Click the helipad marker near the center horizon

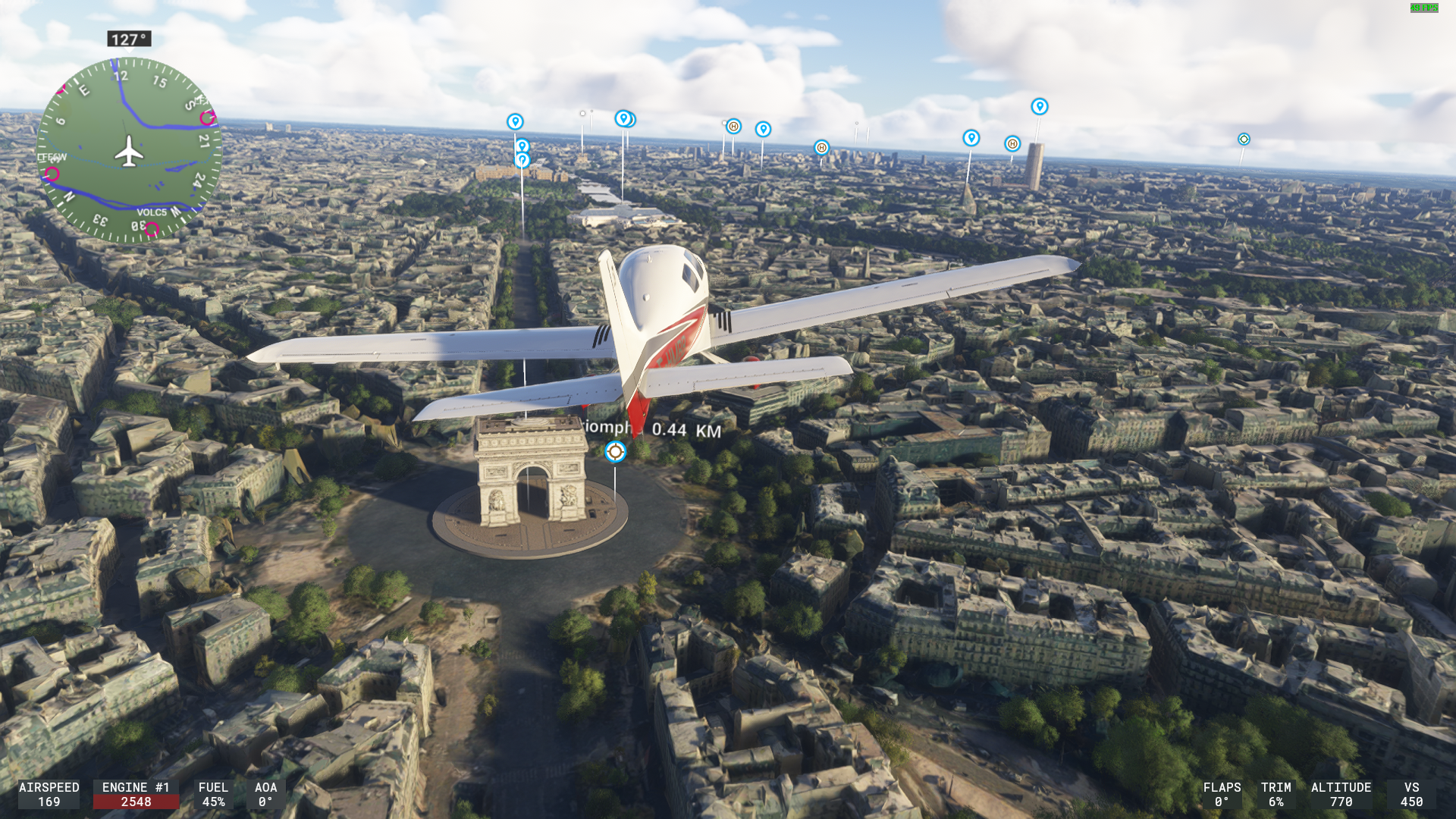tap(732, 127)
